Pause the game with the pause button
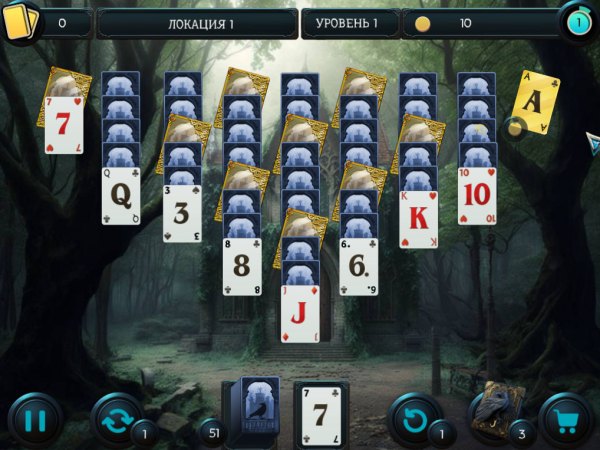This screenshot has height=450, width=600. click(x=35, y=419)
